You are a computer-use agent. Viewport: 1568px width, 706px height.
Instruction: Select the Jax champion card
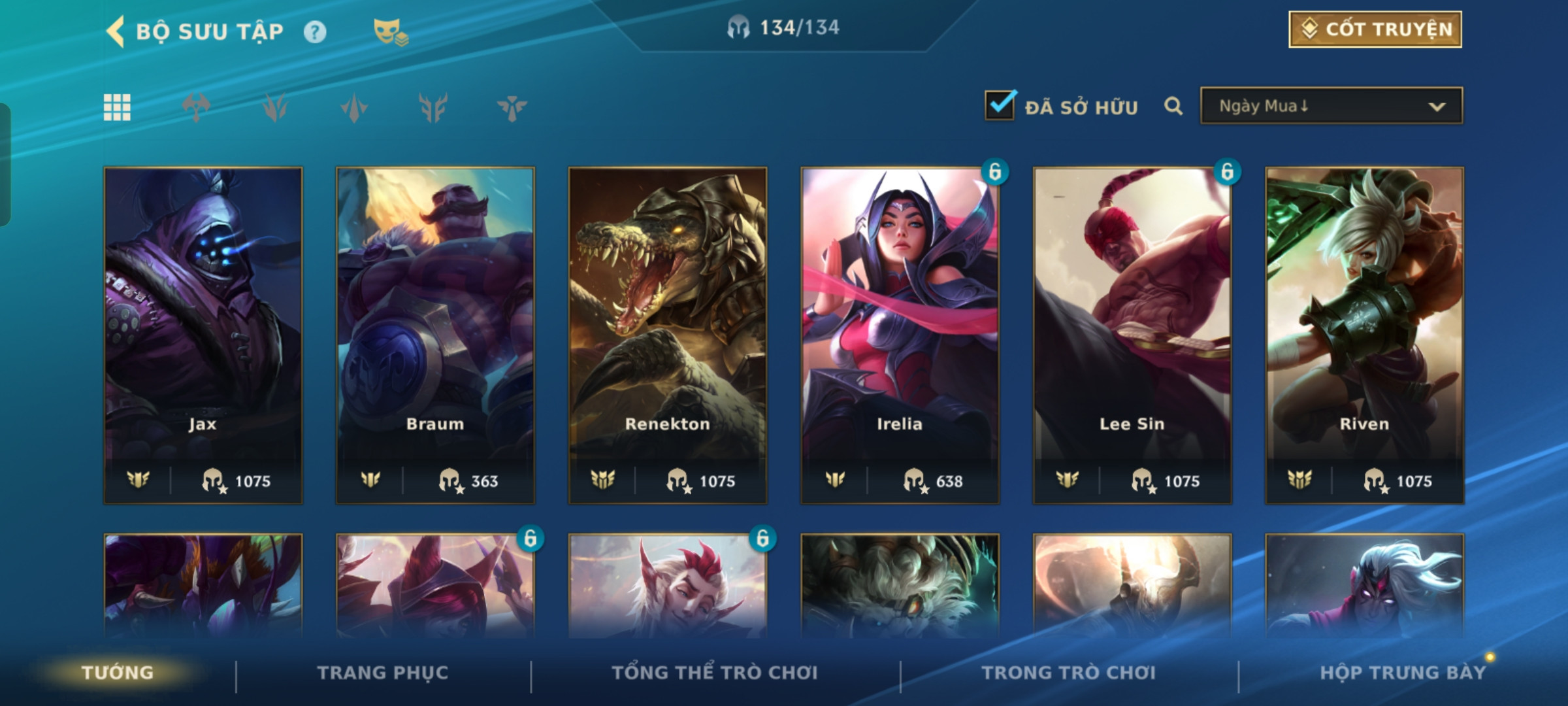[x=203, y=335]
